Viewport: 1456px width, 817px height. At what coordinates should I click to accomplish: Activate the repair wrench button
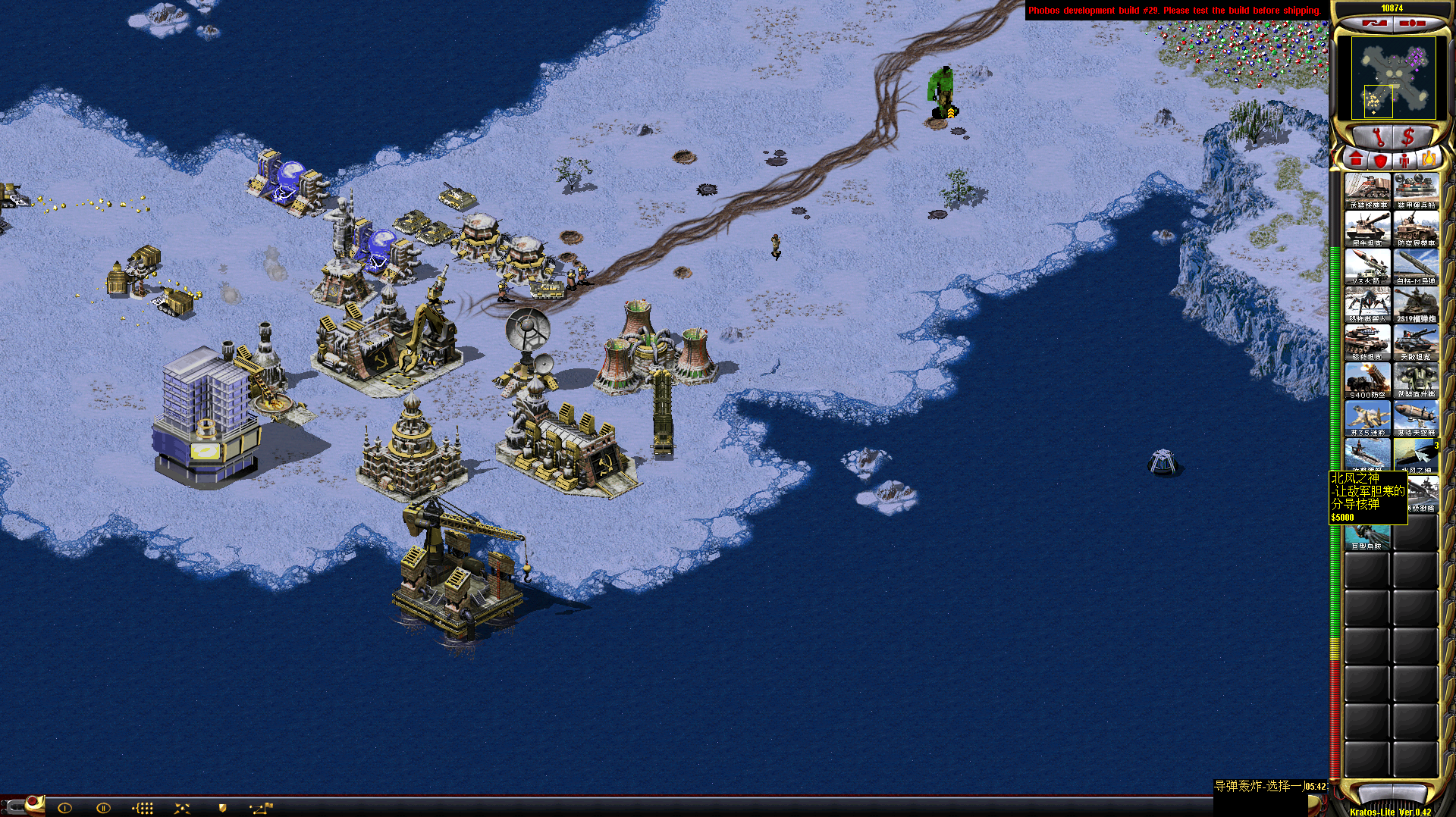pos(1378,137)
